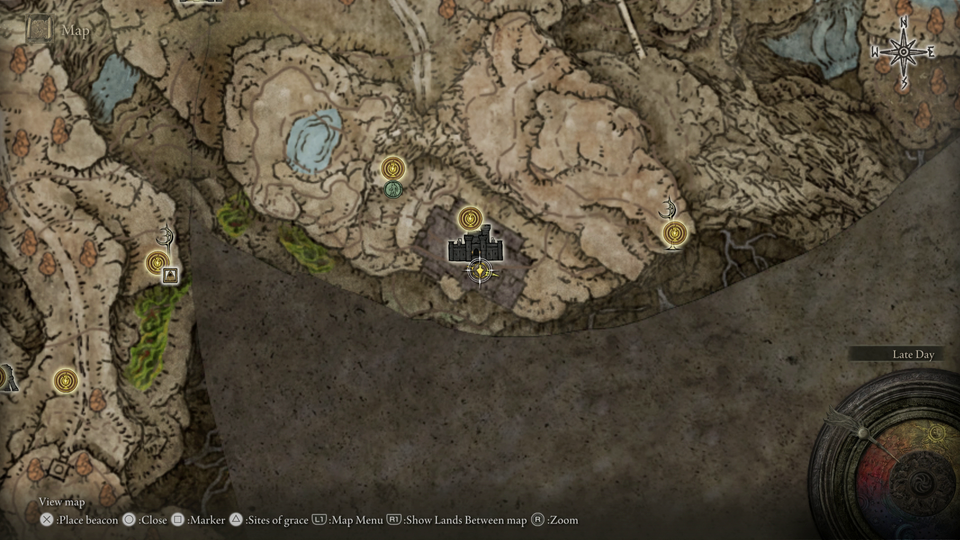Select the site of grace under the crescent statue
Screen dimensions: 960x540
click(x=675, y=234)
